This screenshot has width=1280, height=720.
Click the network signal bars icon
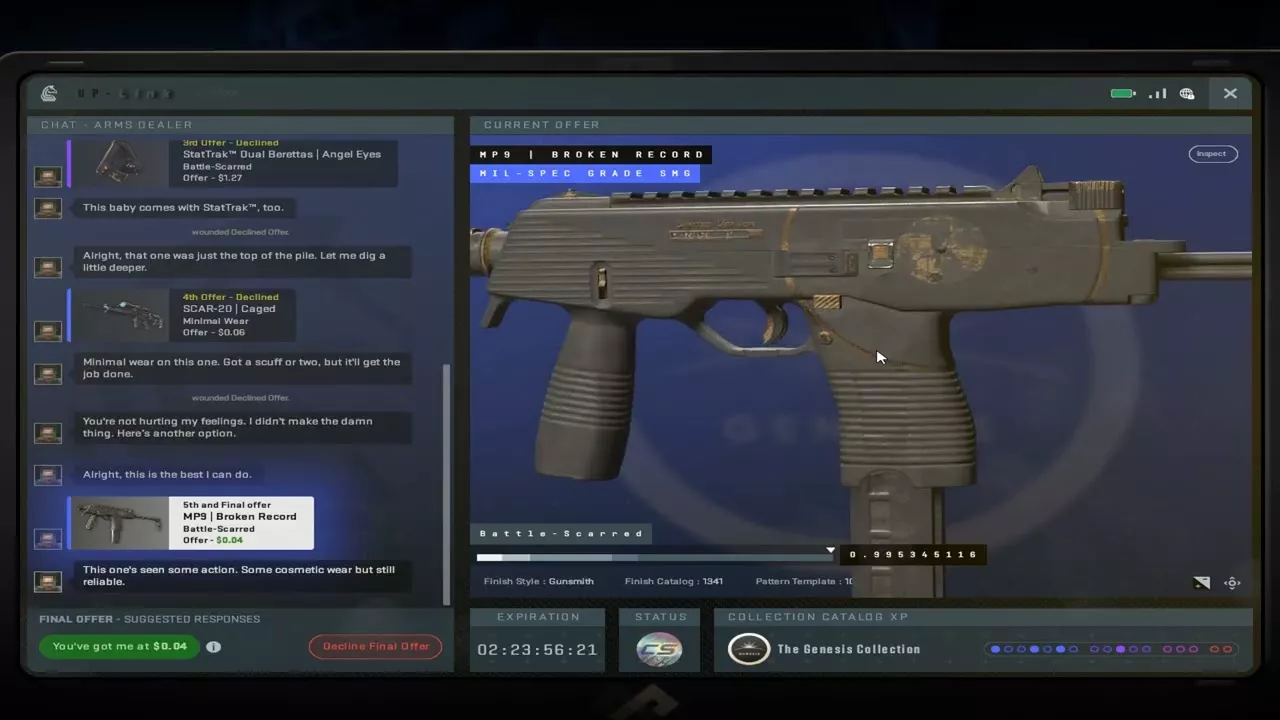(x=1157, y=93)
